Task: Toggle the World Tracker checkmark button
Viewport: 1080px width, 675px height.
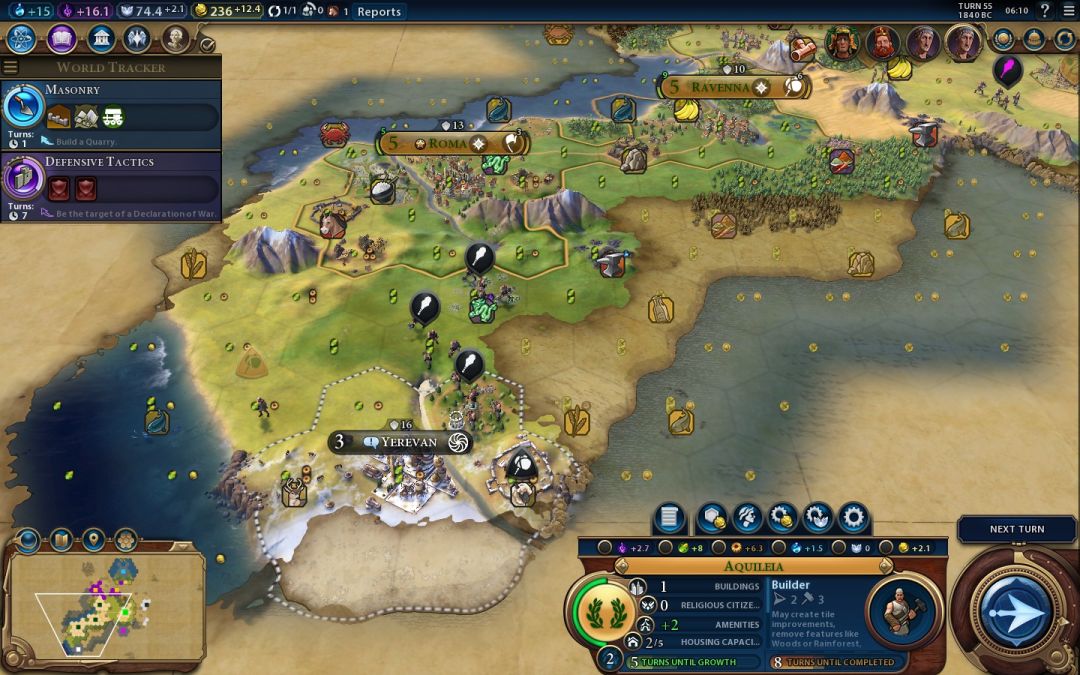Action: pyautogui.click(x=207, y=44)
